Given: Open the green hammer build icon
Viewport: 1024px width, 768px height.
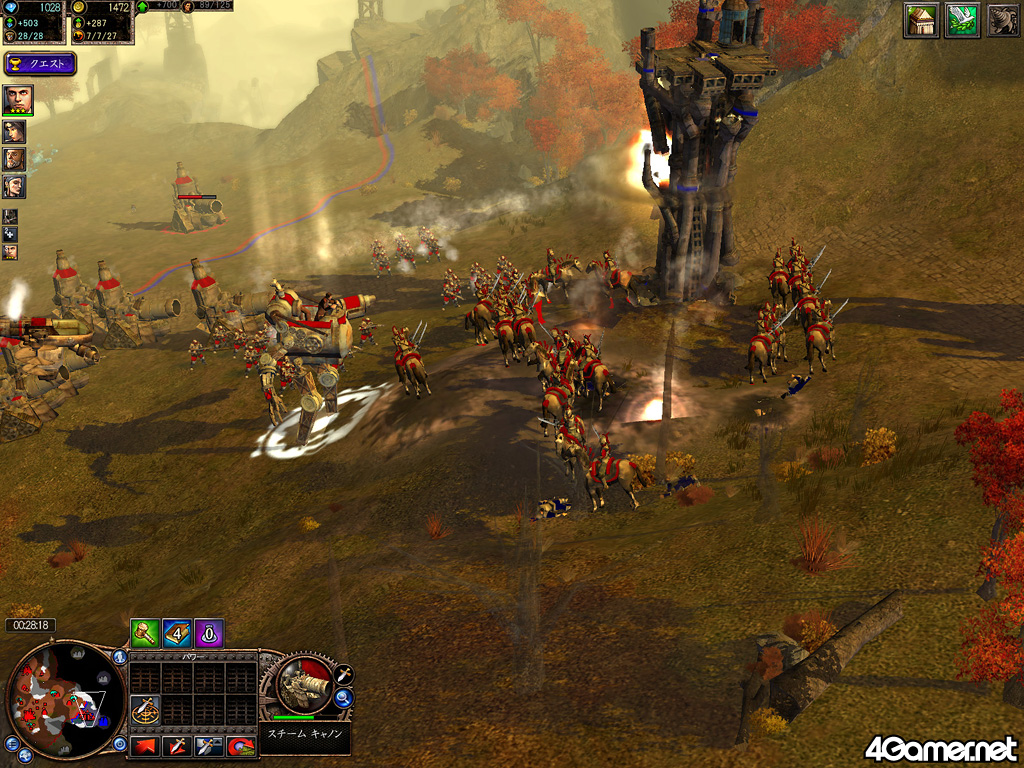Looking at the screenshot, I should click(x=145, y=632).
